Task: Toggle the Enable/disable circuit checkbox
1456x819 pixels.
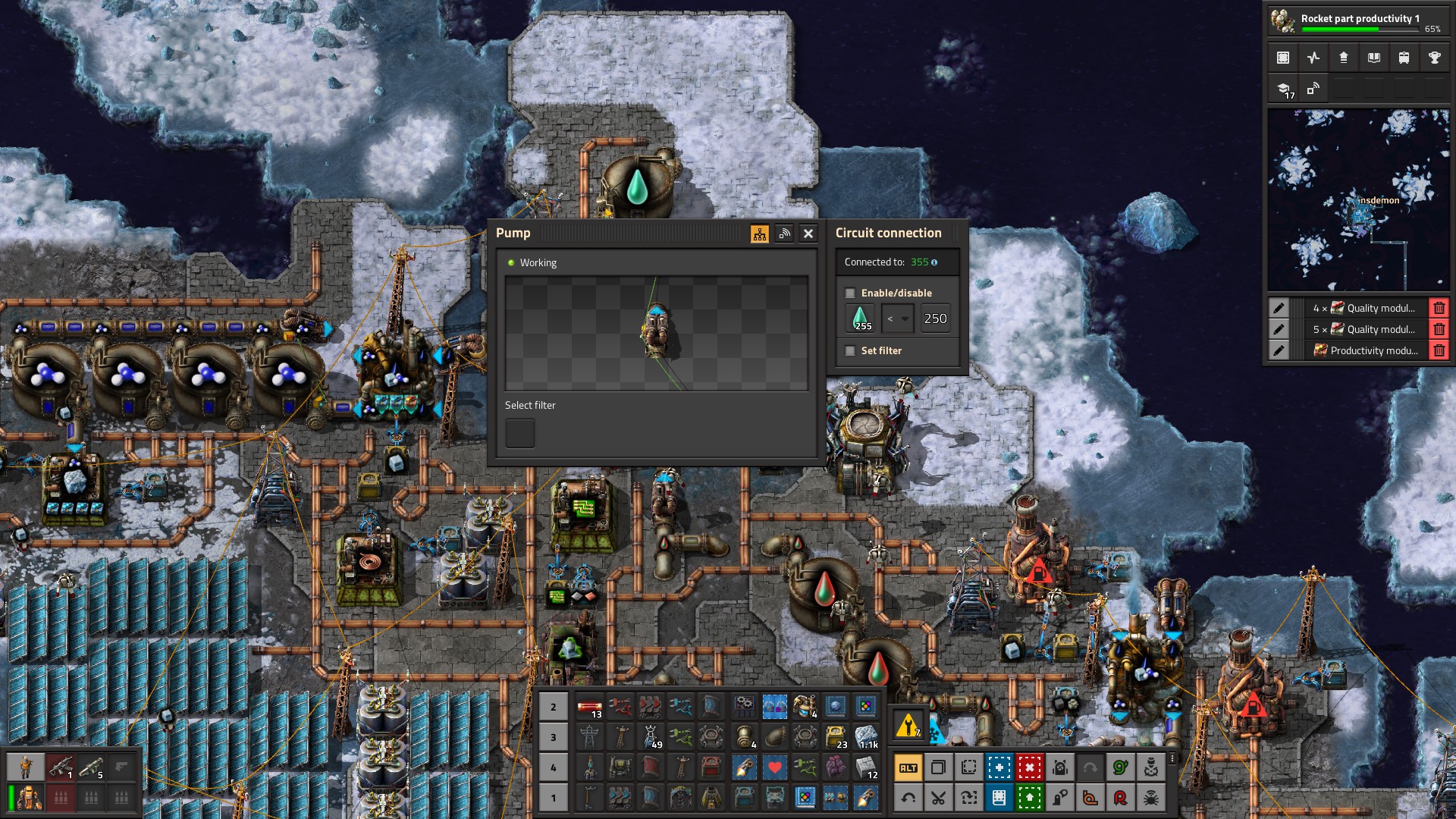Action: click(850, 293)
